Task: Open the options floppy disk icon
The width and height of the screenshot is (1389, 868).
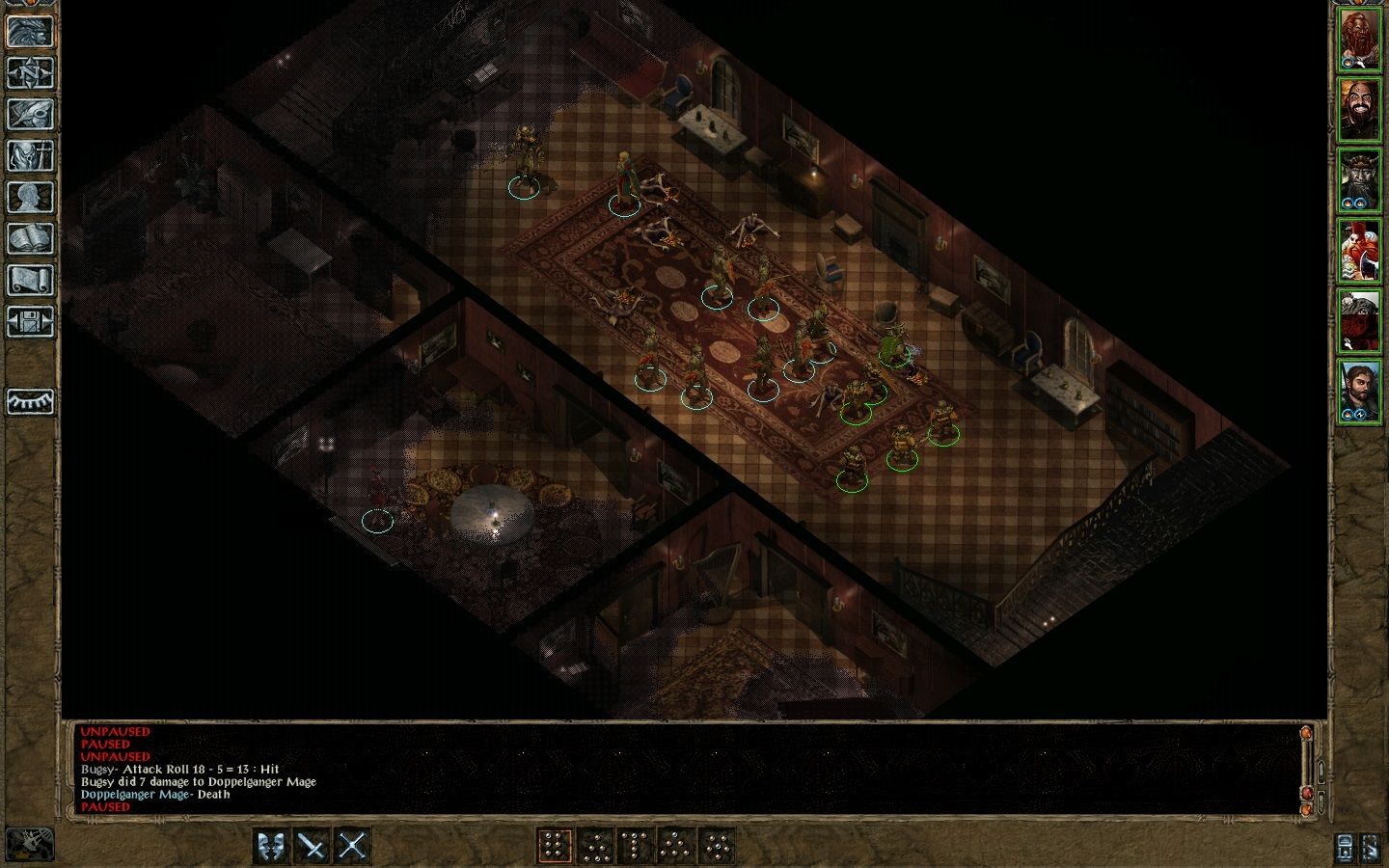Action: (31, 321)
